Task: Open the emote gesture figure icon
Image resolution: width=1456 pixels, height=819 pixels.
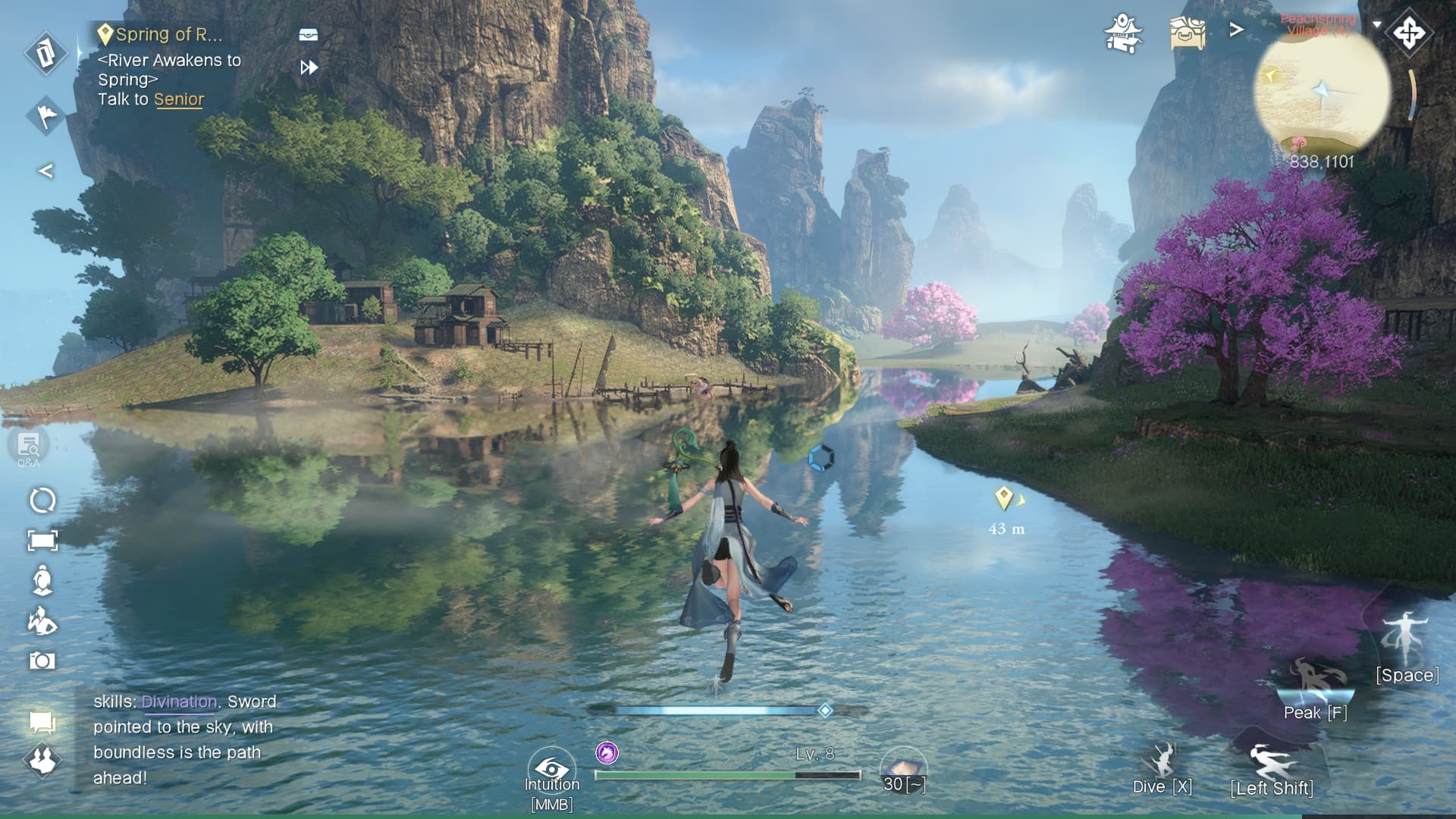Action: click(42, 621)
